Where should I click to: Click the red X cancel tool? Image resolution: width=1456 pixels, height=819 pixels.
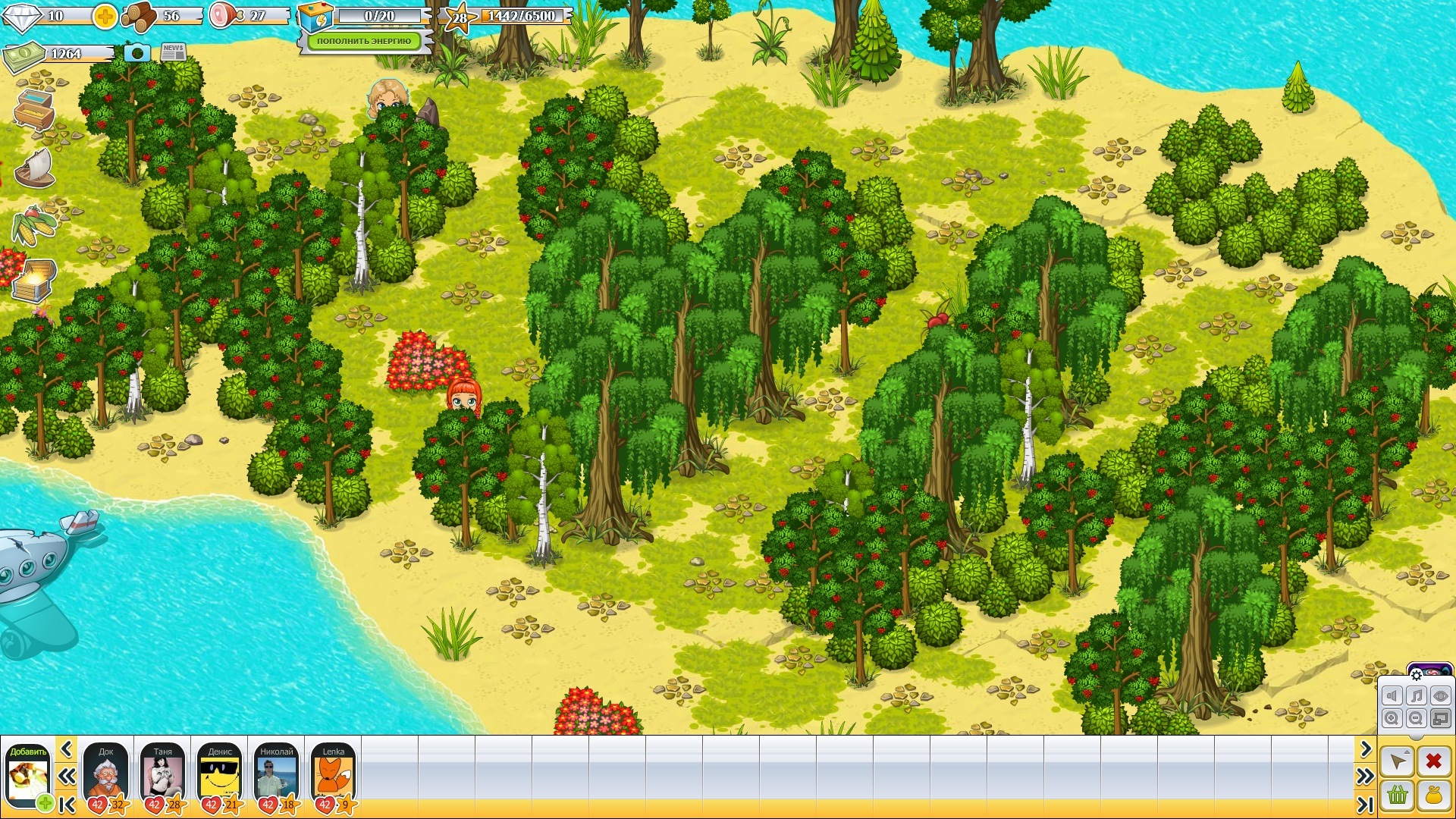point(1433,761)
